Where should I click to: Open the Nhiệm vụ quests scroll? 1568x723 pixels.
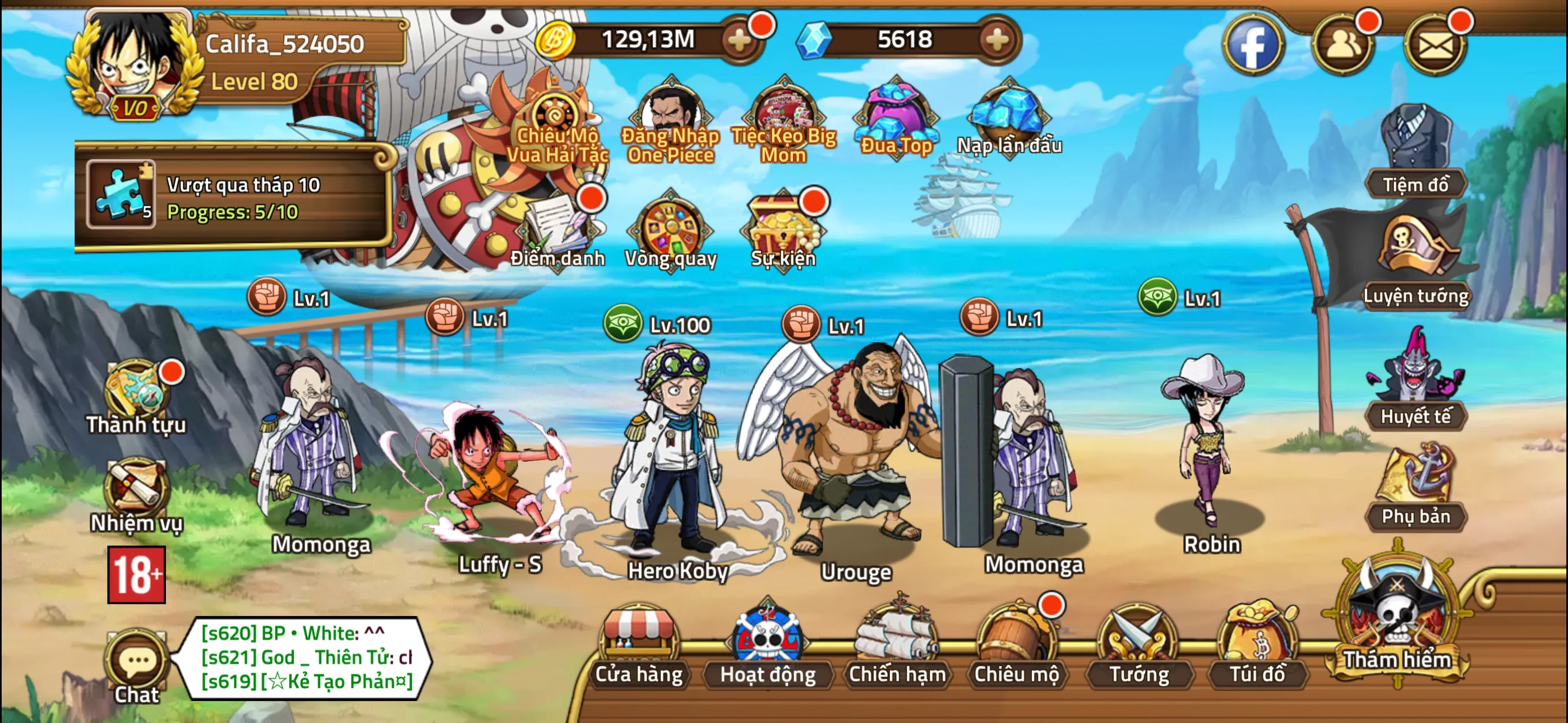coord(136,496)
